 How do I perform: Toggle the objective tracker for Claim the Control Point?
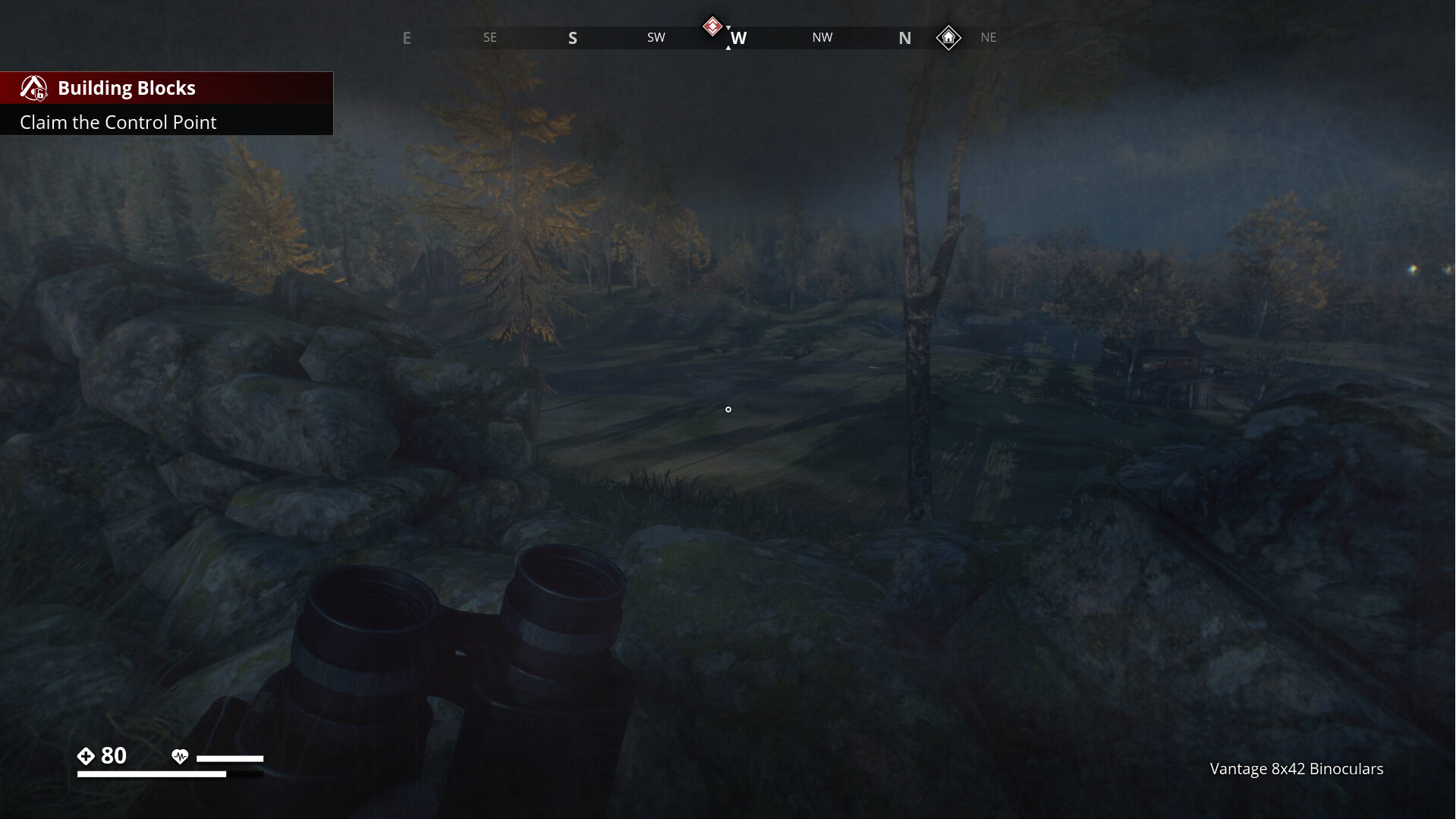tap(118, 122)
